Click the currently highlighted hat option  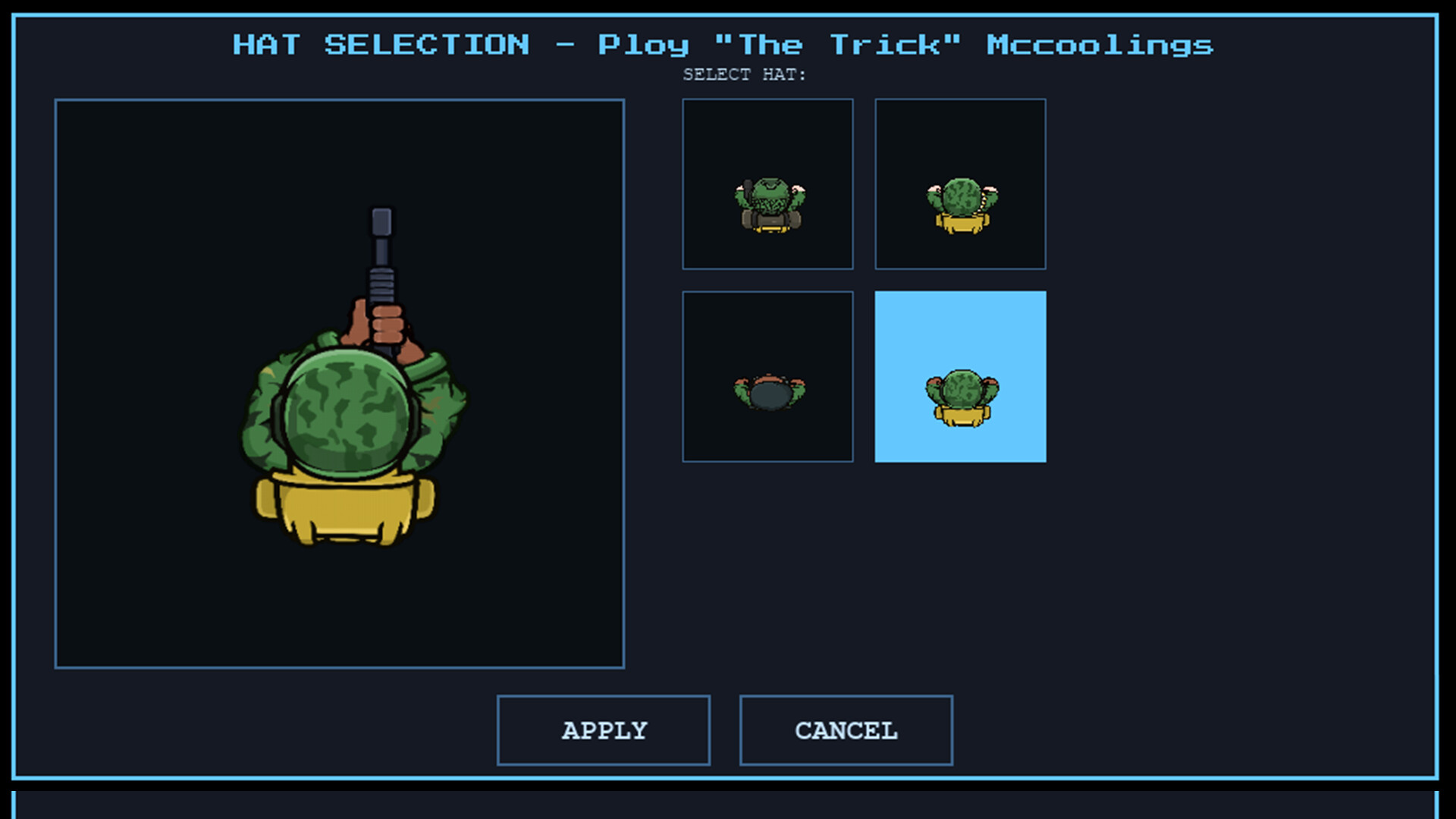coord(960,375)
